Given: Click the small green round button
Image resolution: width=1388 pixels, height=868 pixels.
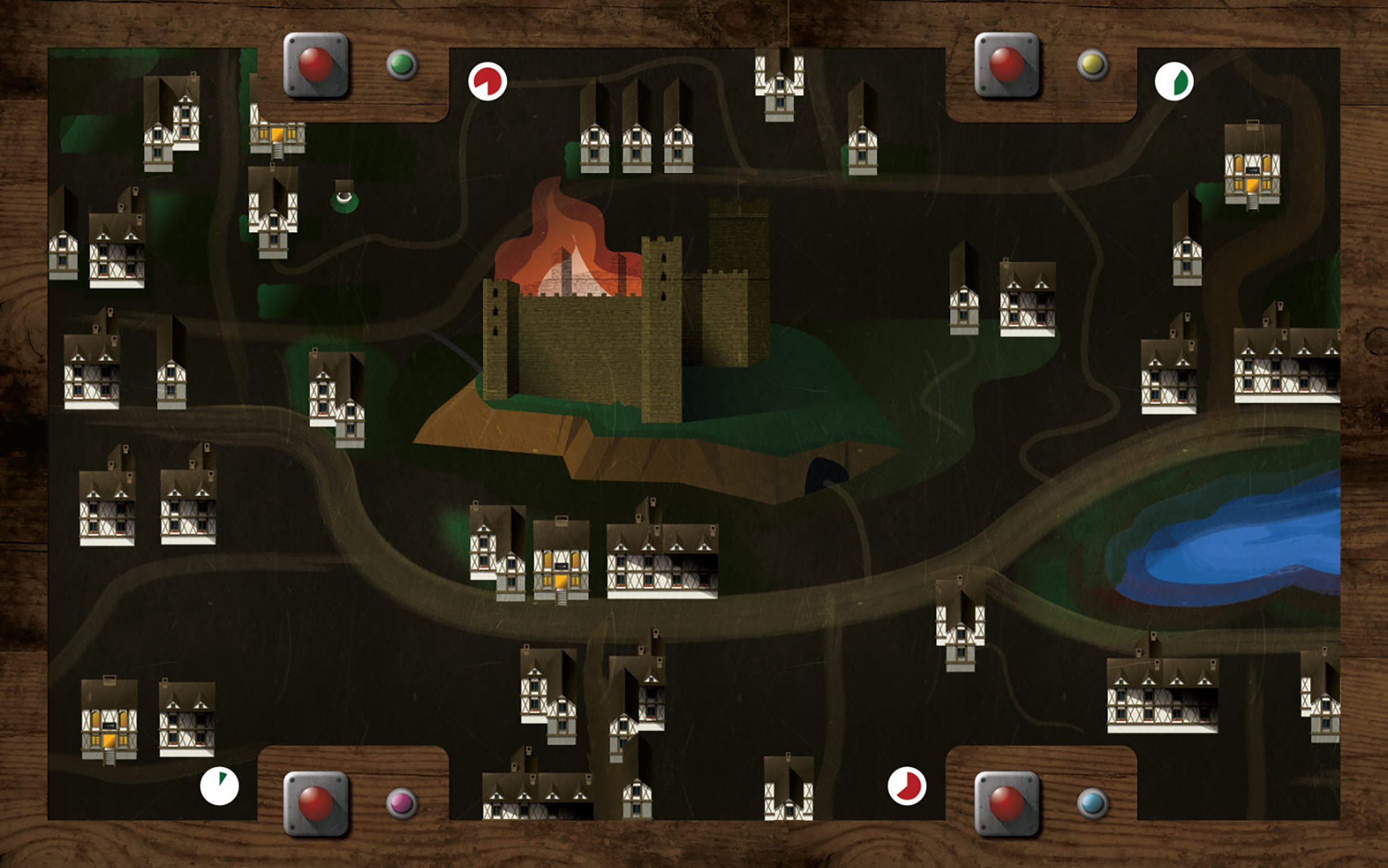Looking at the screenshot, I should point(402,64).
